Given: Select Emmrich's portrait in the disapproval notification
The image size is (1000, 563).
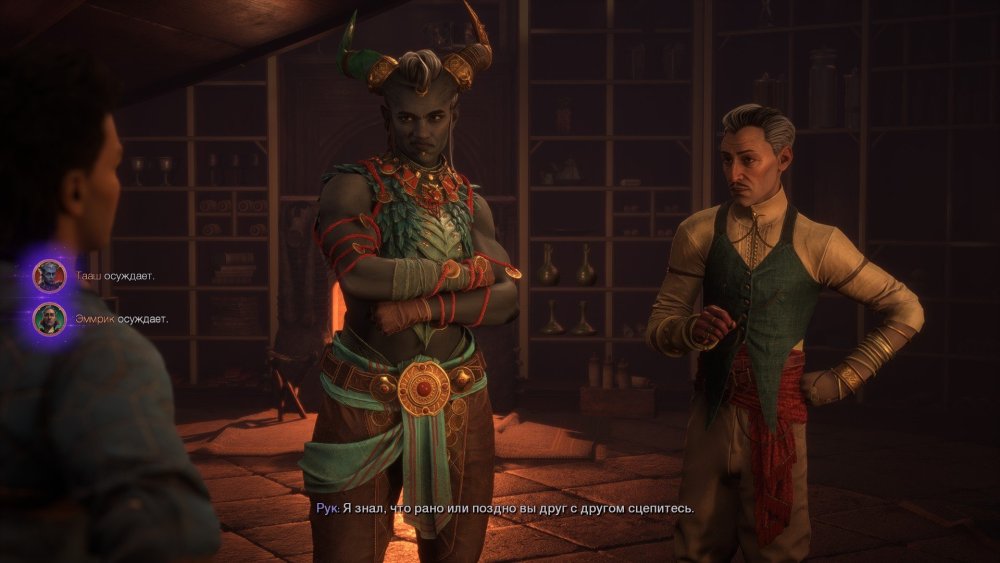Looking at the screenshot, I should 49,319.
